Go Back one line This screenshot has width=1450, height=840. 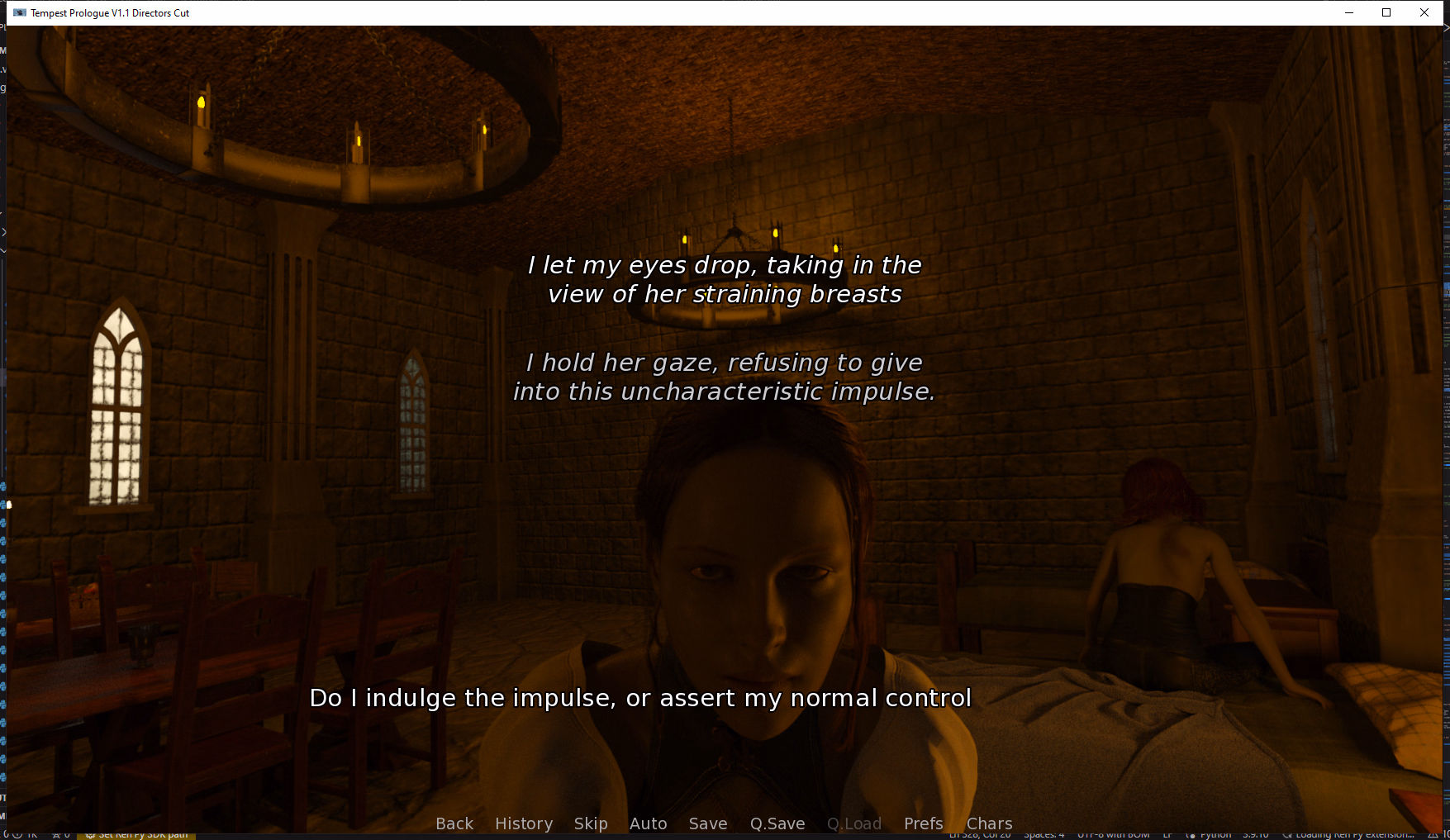coord(454,823)
